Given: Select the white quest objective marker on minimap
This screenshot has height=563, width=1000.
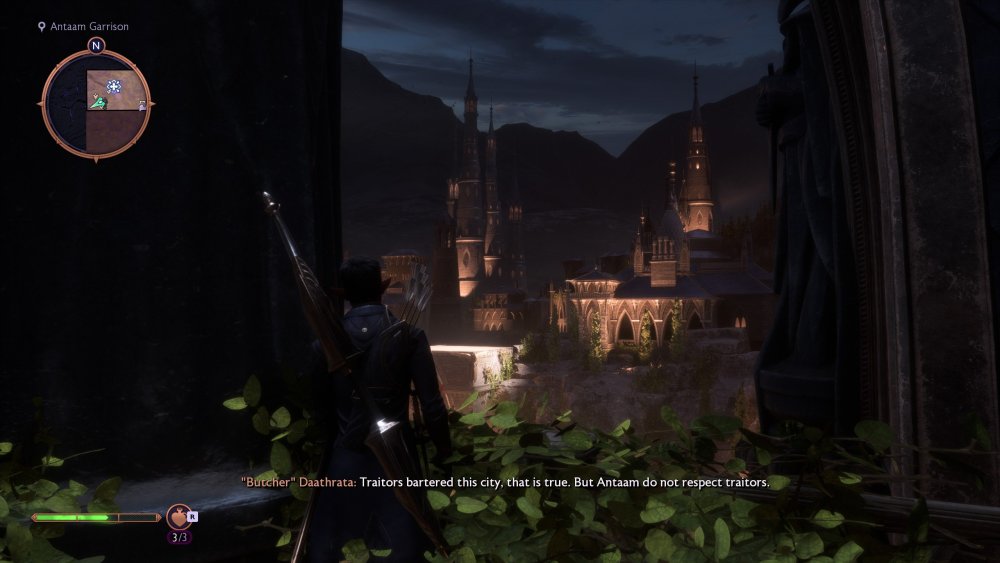Looking at the screenshot, I should [114, 87].
